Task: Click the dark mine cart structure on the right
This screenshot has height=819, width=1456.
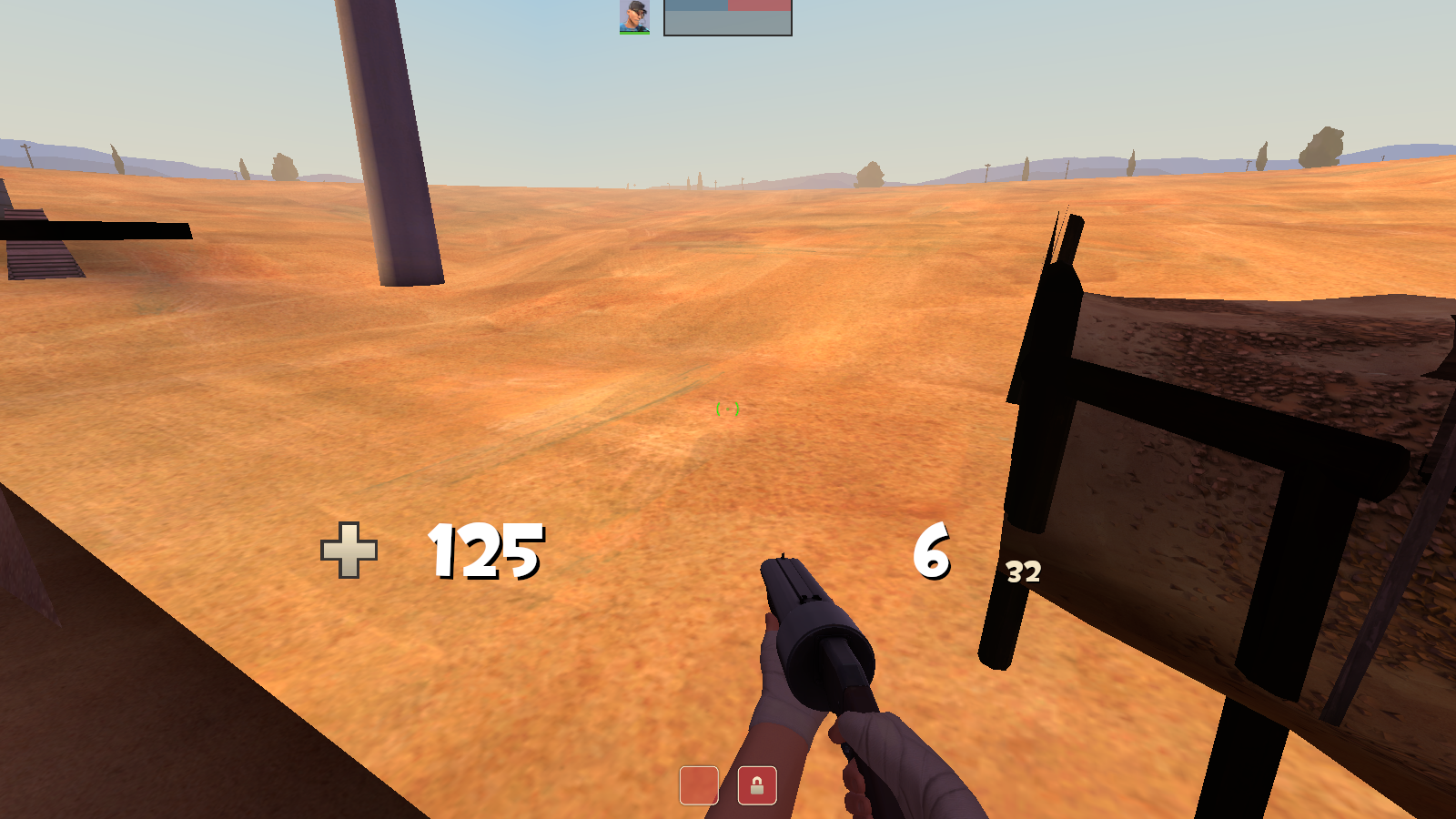Action: [x=1183, y=455]
